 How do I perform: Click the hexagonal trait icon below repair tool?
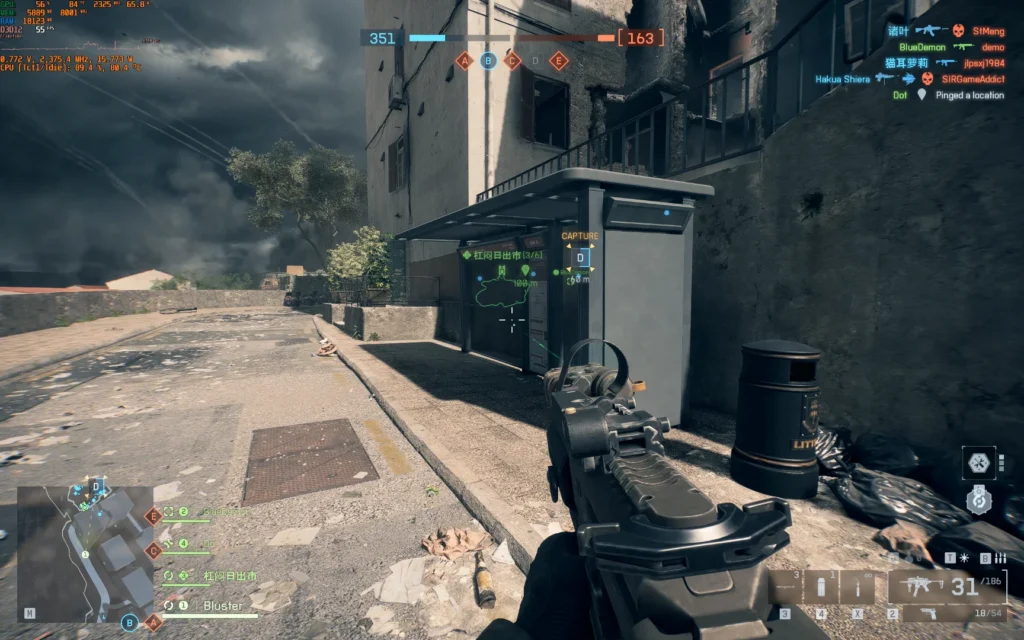pyautogui.click(x=978, y=499)
